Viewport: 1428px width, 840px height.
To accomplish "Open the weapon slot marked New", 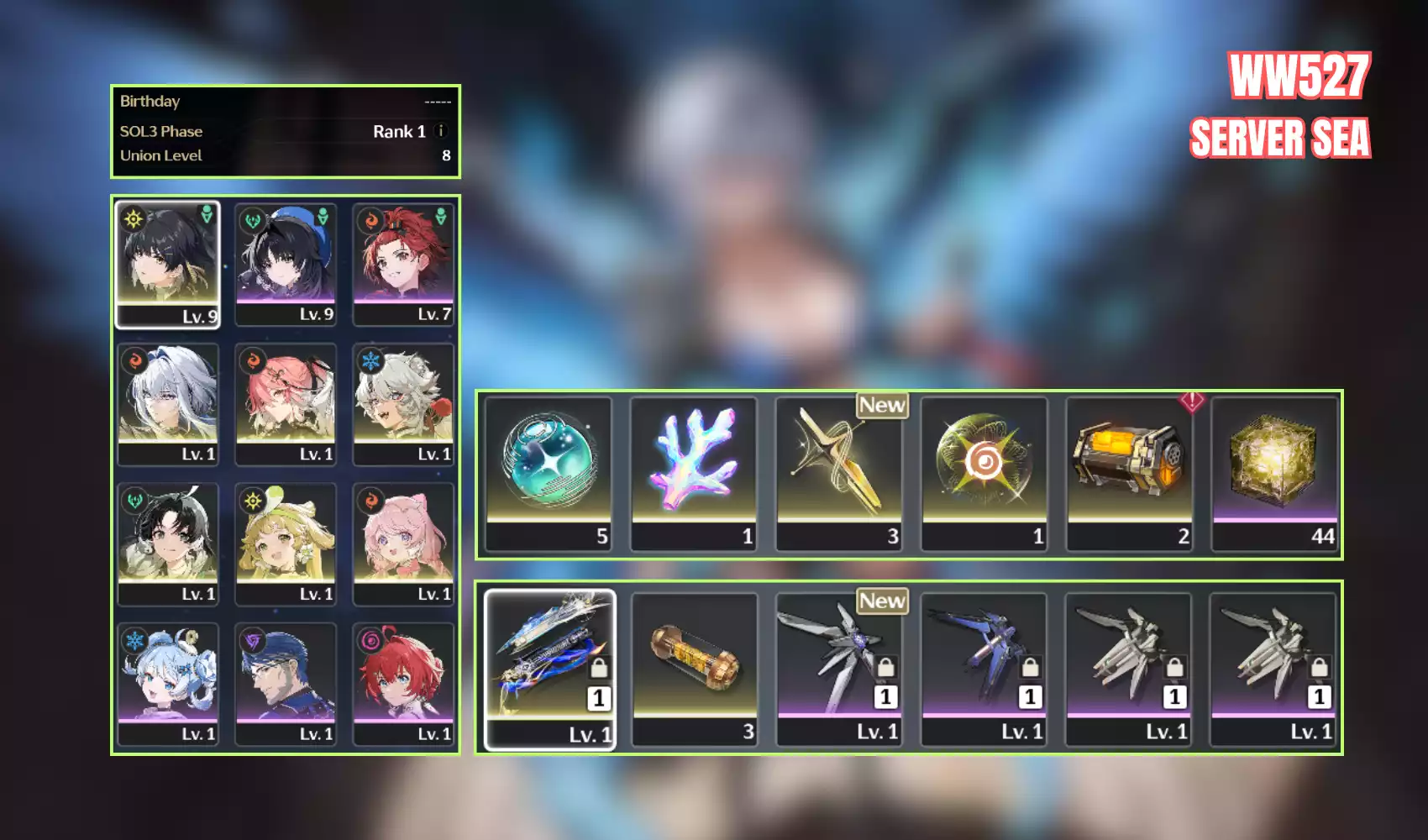I will click(x=839, y=669).
